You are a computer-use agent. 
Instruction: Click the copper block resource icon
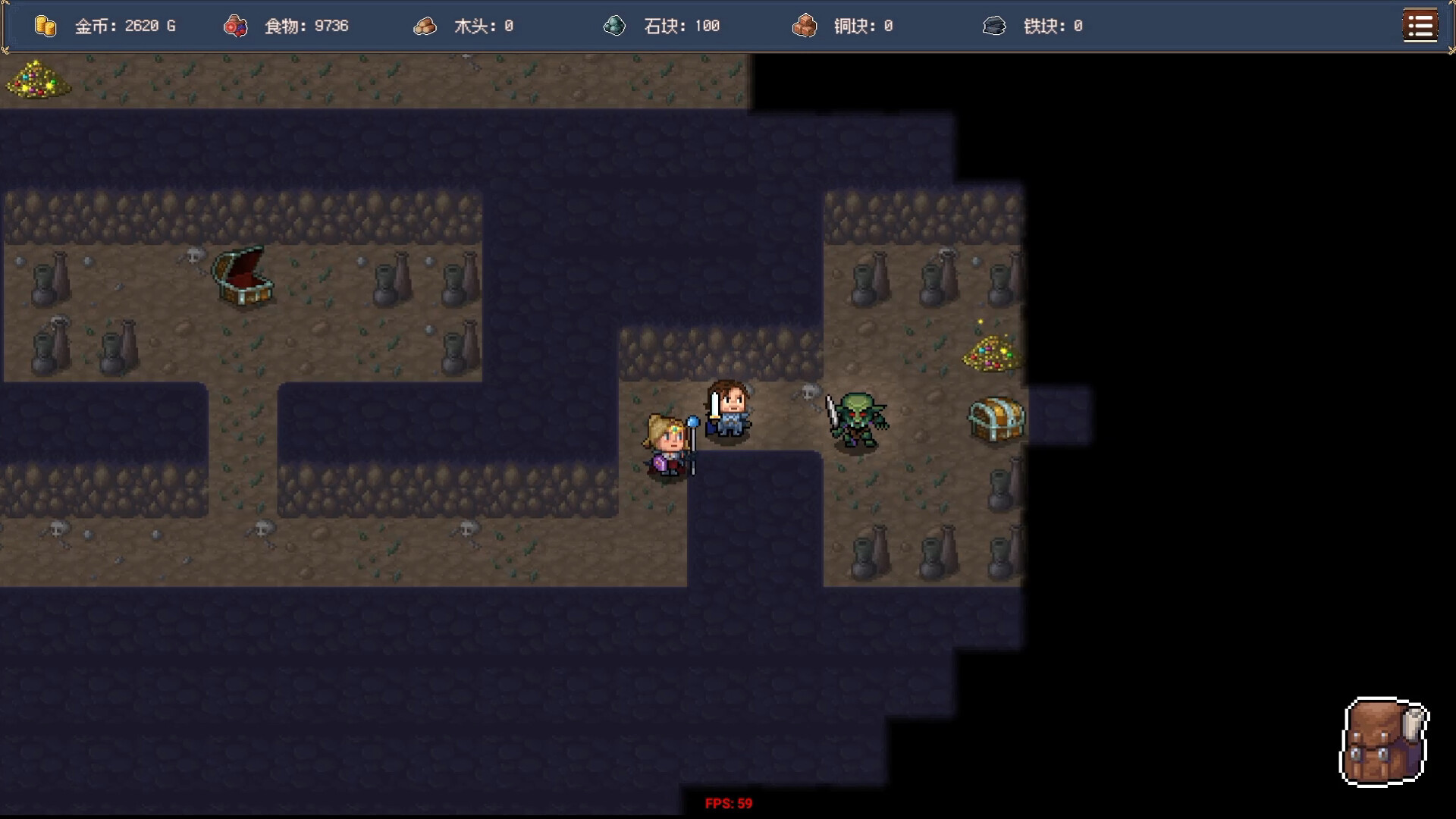(x=804, y=25)
